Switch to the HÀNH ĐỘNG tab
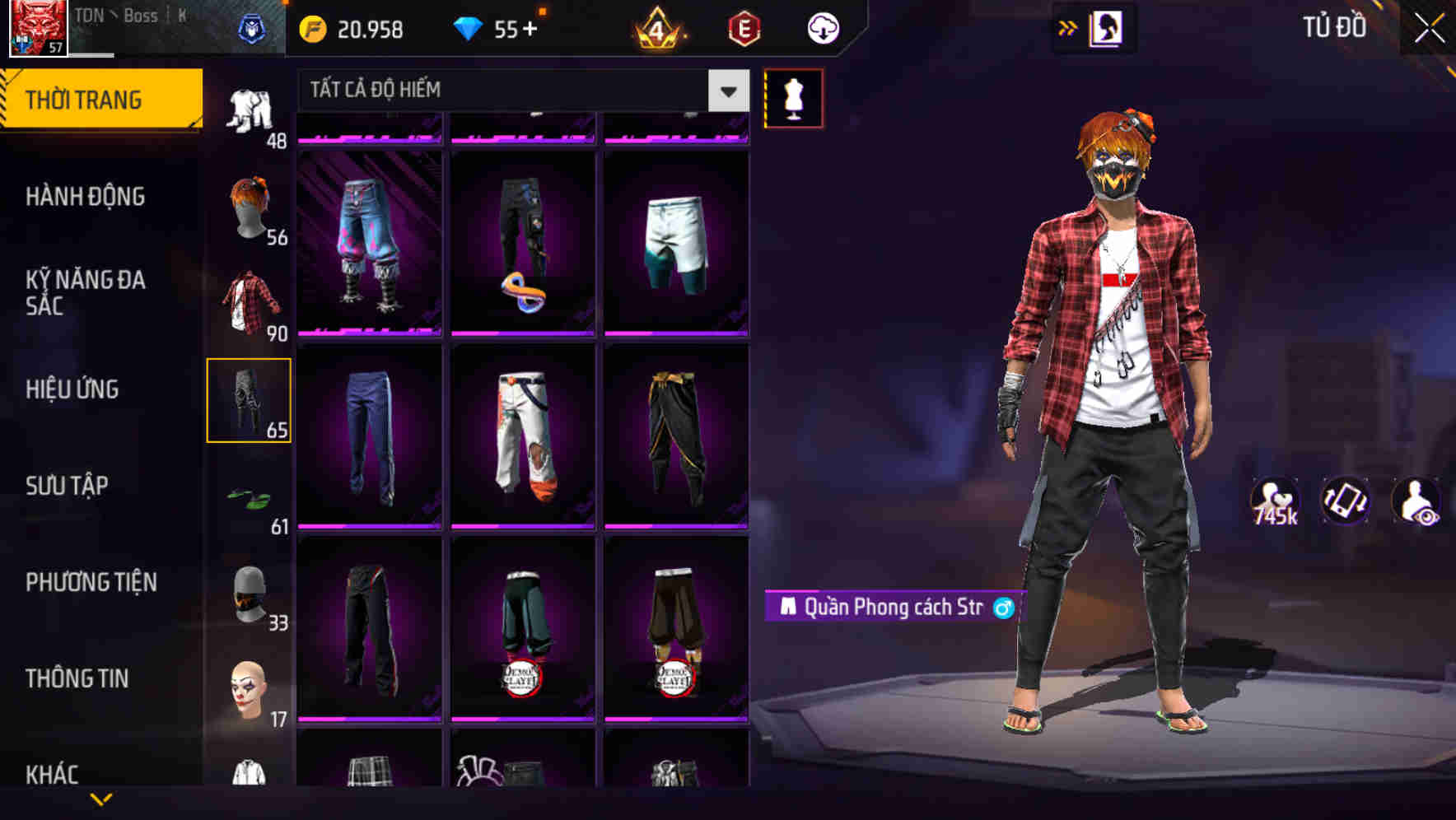The width and height of the screenshot is (1456, 820). pos(85,197)
